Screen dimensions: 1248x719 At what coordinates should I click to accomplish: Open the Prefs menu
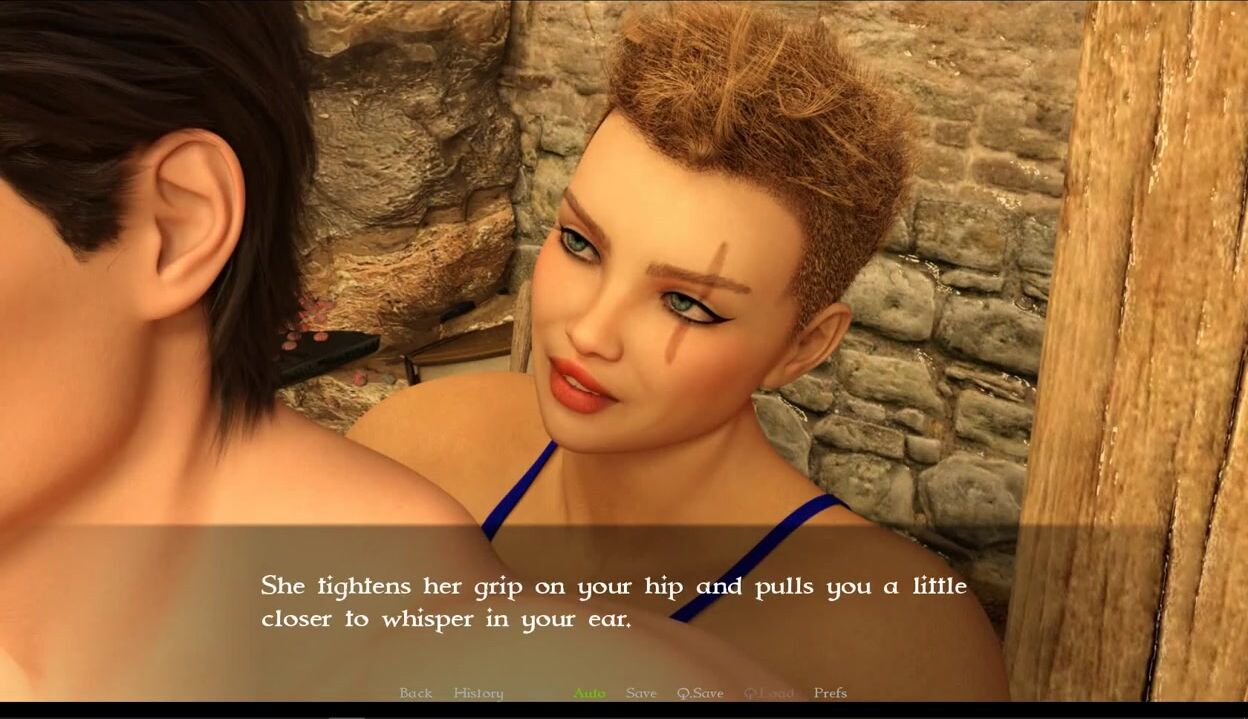(x=830, y=693)
